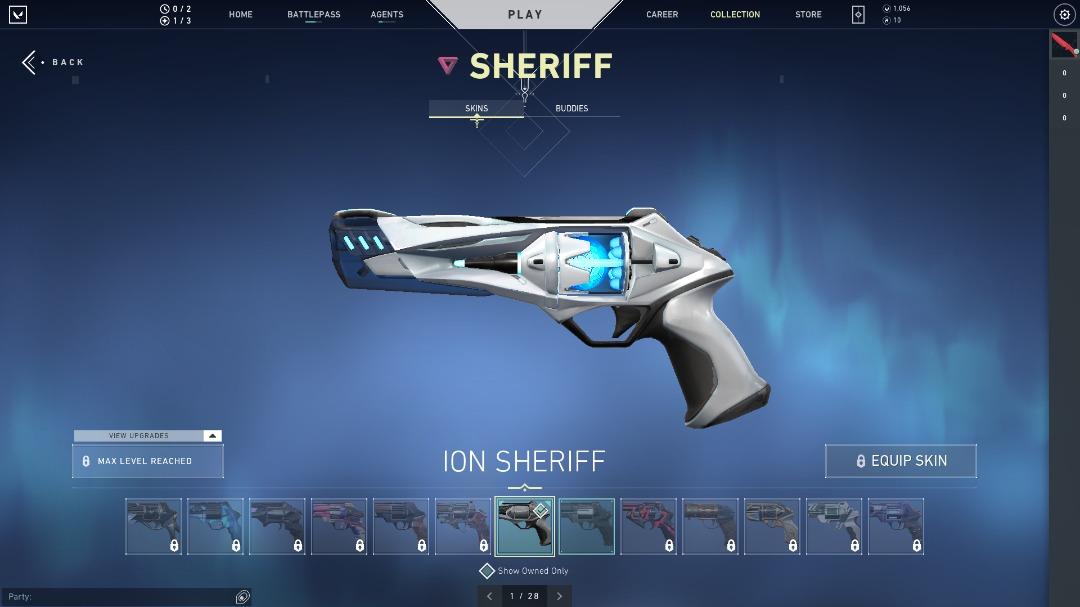
Task: Open settings via the gear icon
Action: coord(1064,15)
